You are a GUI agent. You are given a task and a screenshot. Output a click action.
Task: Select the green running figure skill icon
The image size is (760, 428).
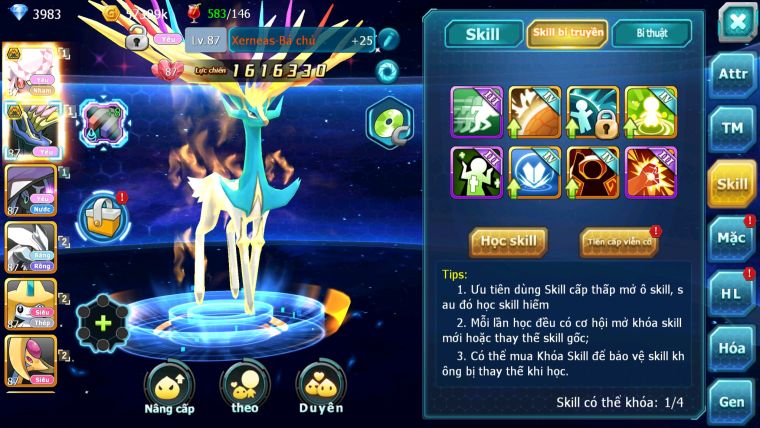click(476, 112)
